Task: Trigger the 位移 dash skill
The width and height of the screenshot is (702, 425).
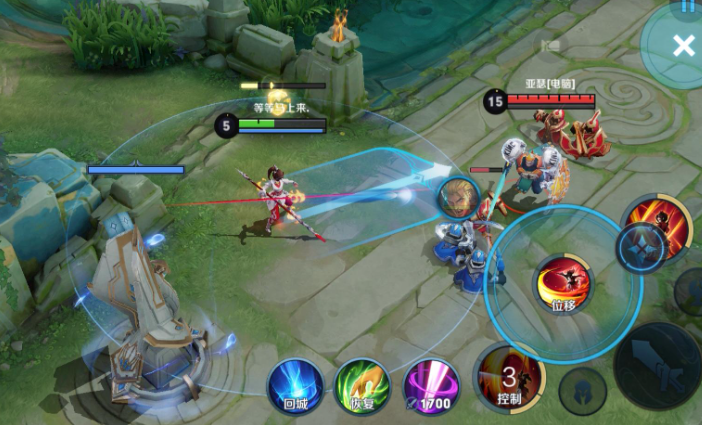Action: [562, 284]
